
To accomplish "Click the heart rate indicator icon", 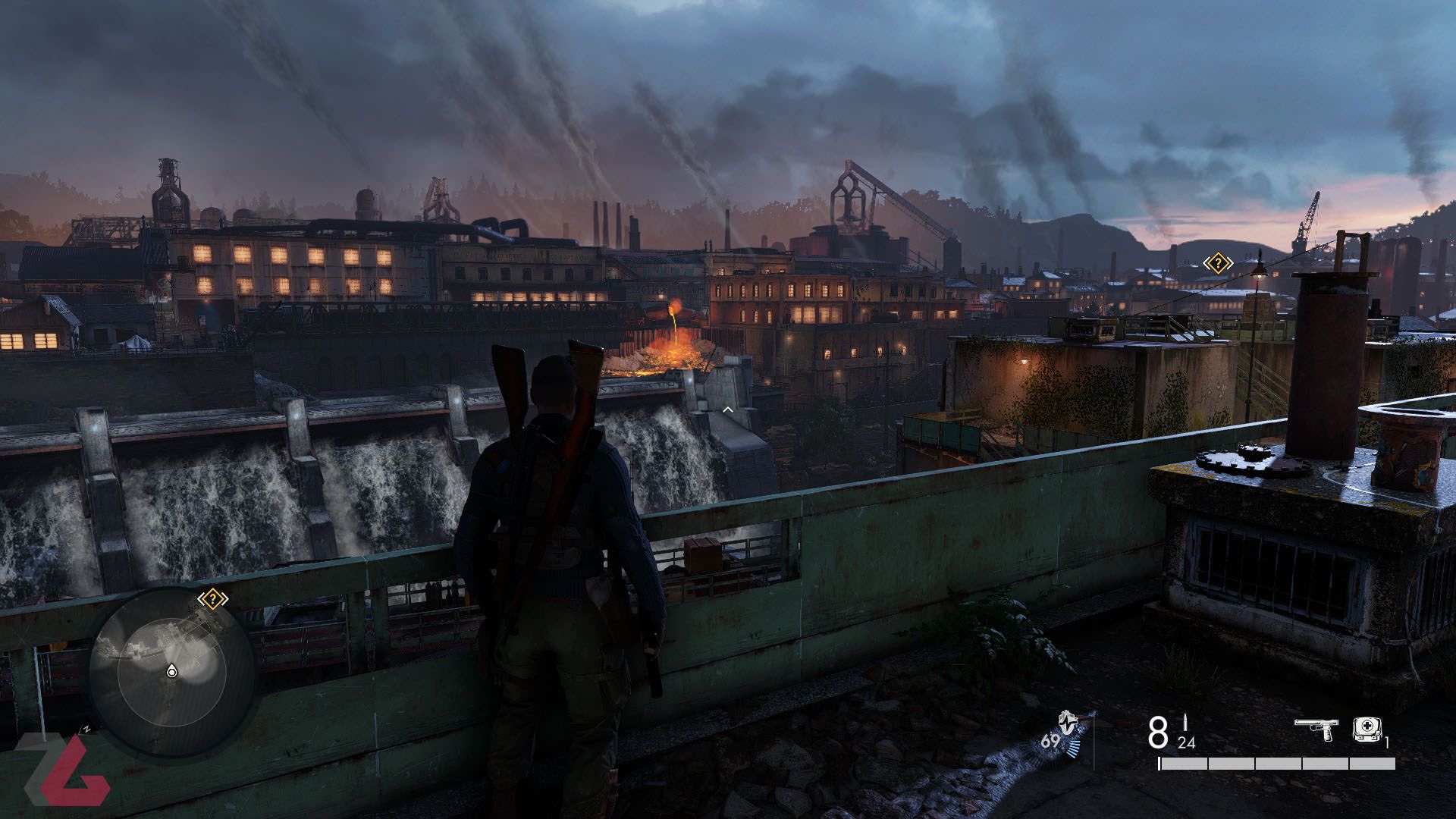I will (x=1068, y=724).
